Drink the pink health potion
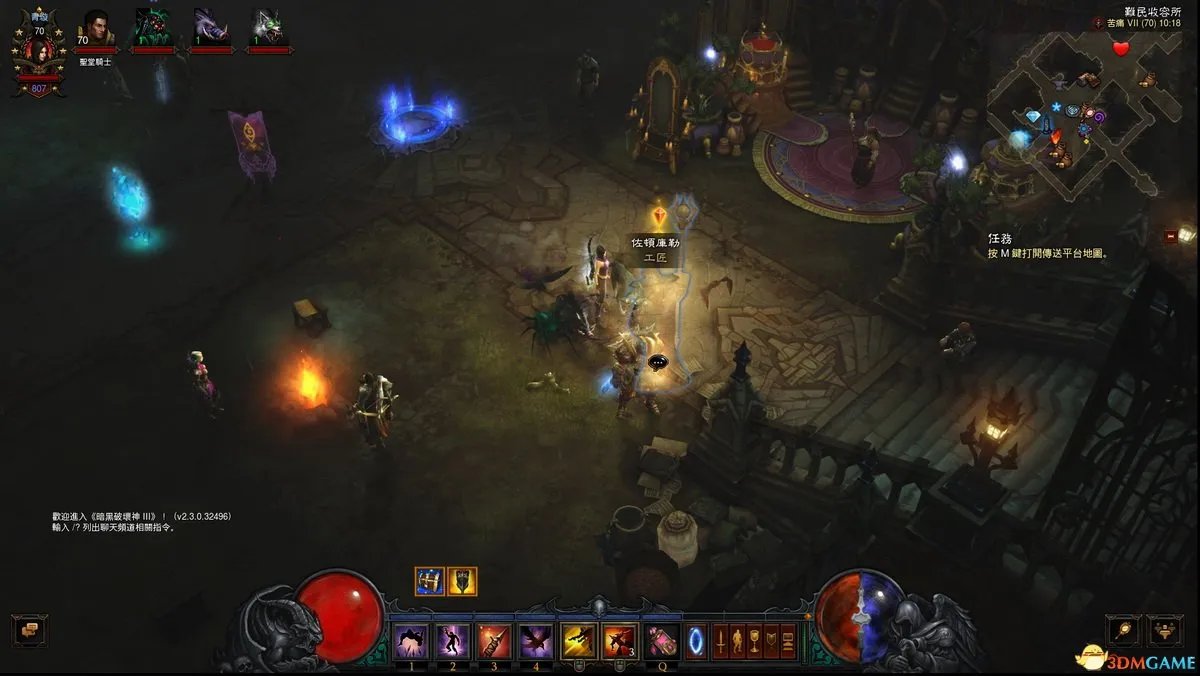 tap(660, 640)
